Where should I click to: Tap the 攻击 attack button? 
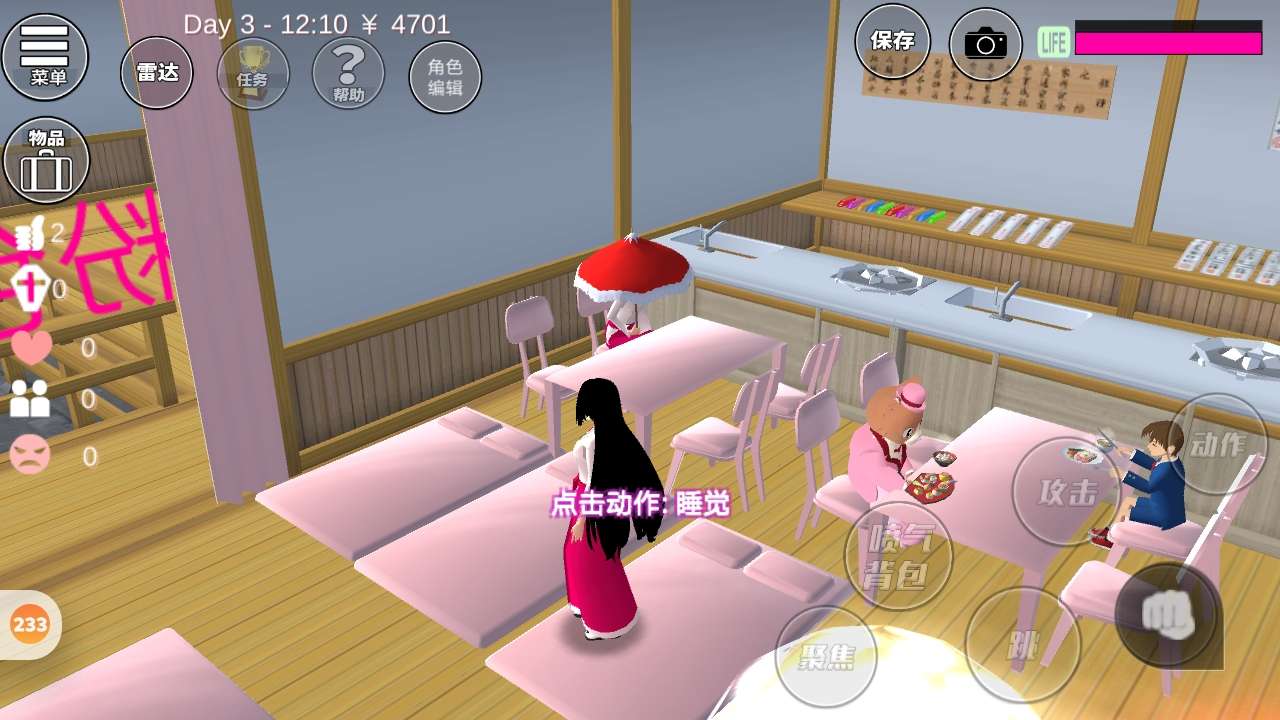click(1066, 491)
